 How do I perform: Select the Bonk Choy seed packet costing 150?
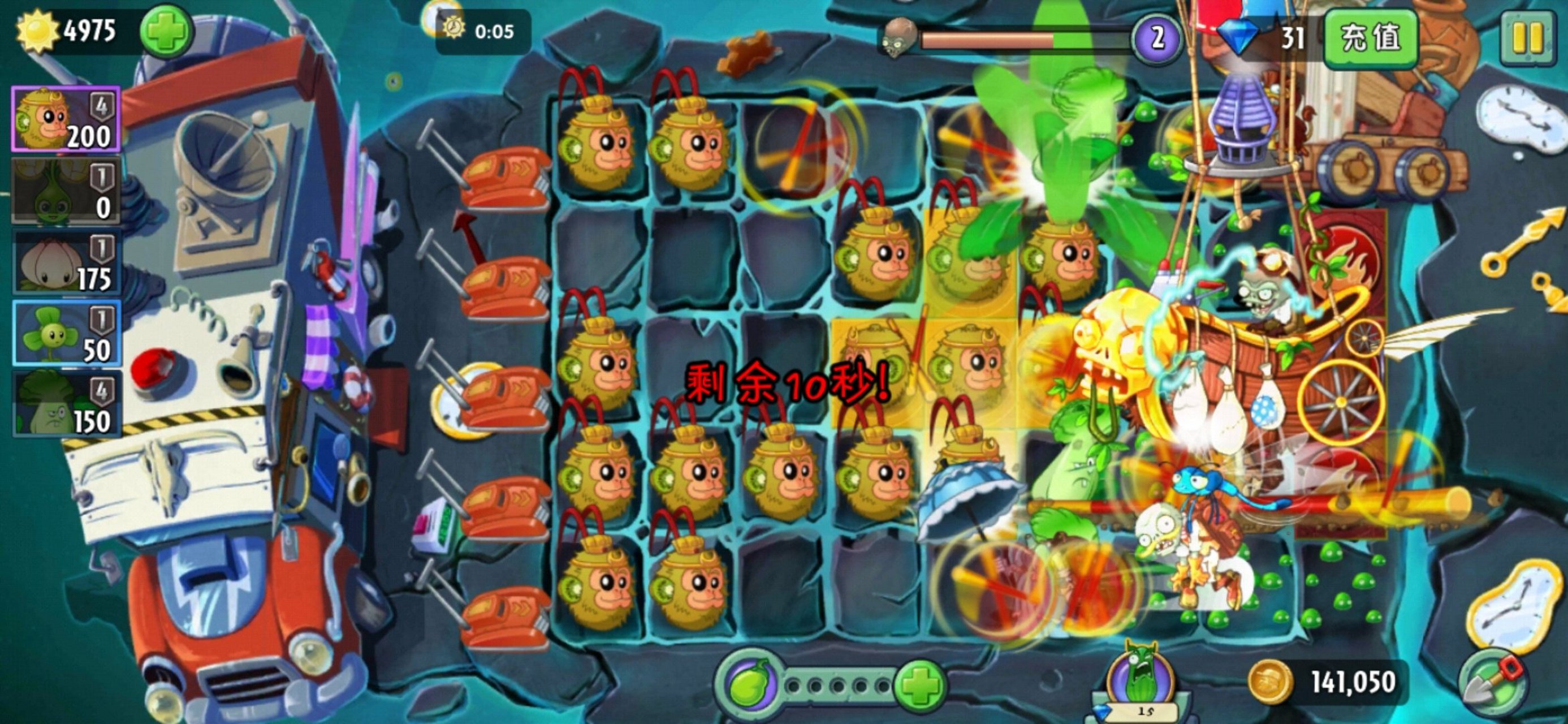point(66,404)
